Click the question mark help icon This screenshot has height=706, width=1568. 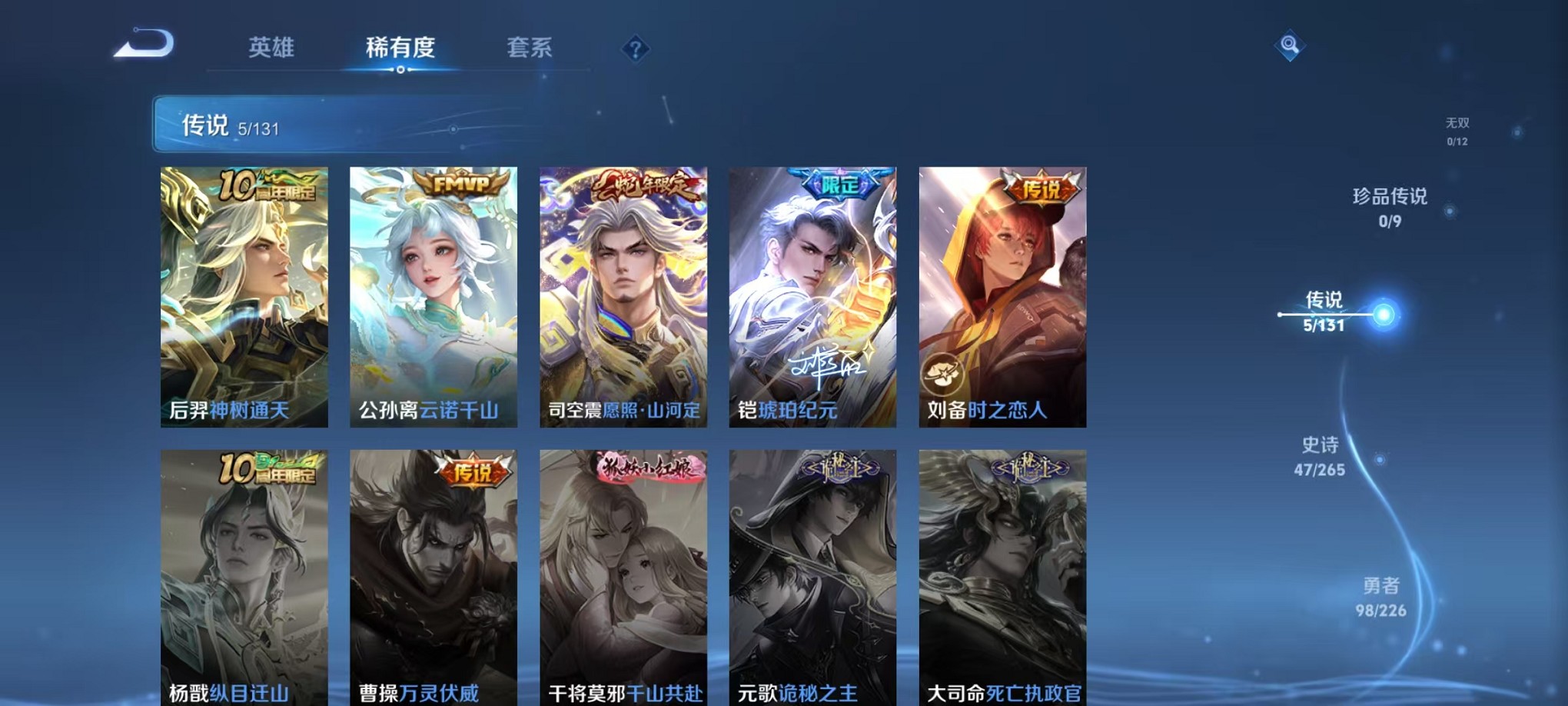click(x=635, y=49)
